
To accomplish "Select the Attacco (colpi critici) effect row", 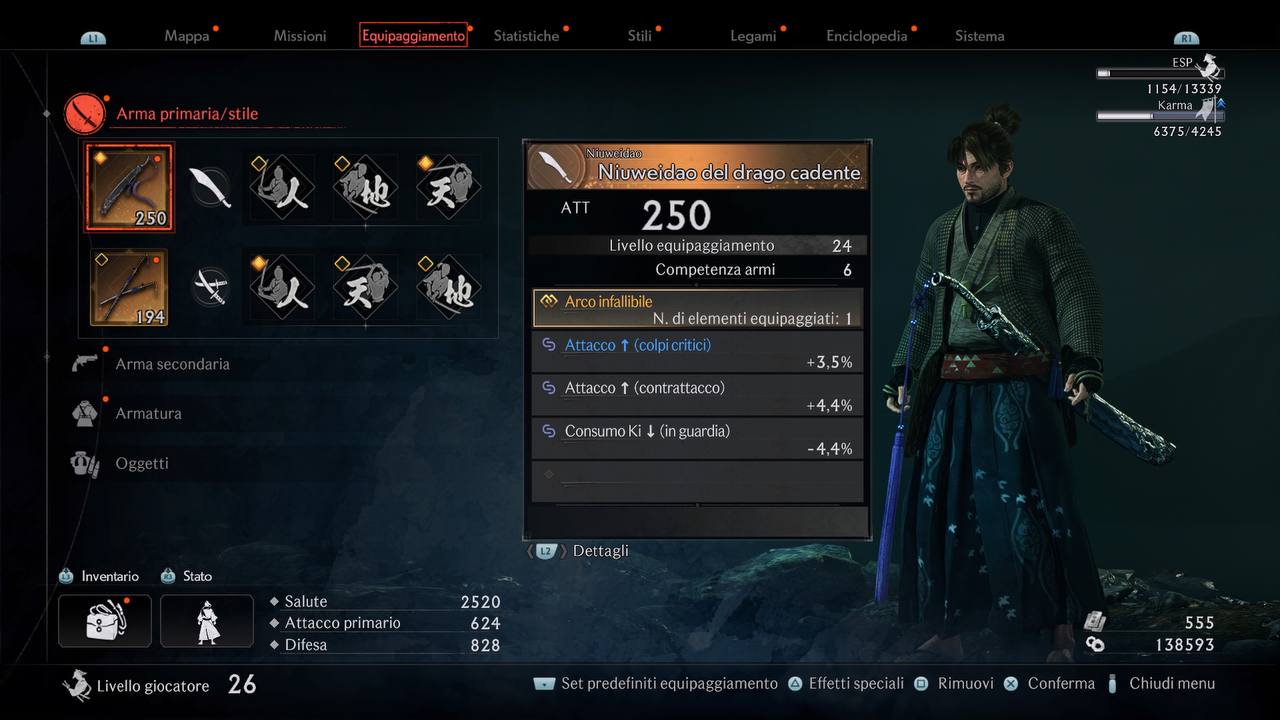I will click(698, 353).
